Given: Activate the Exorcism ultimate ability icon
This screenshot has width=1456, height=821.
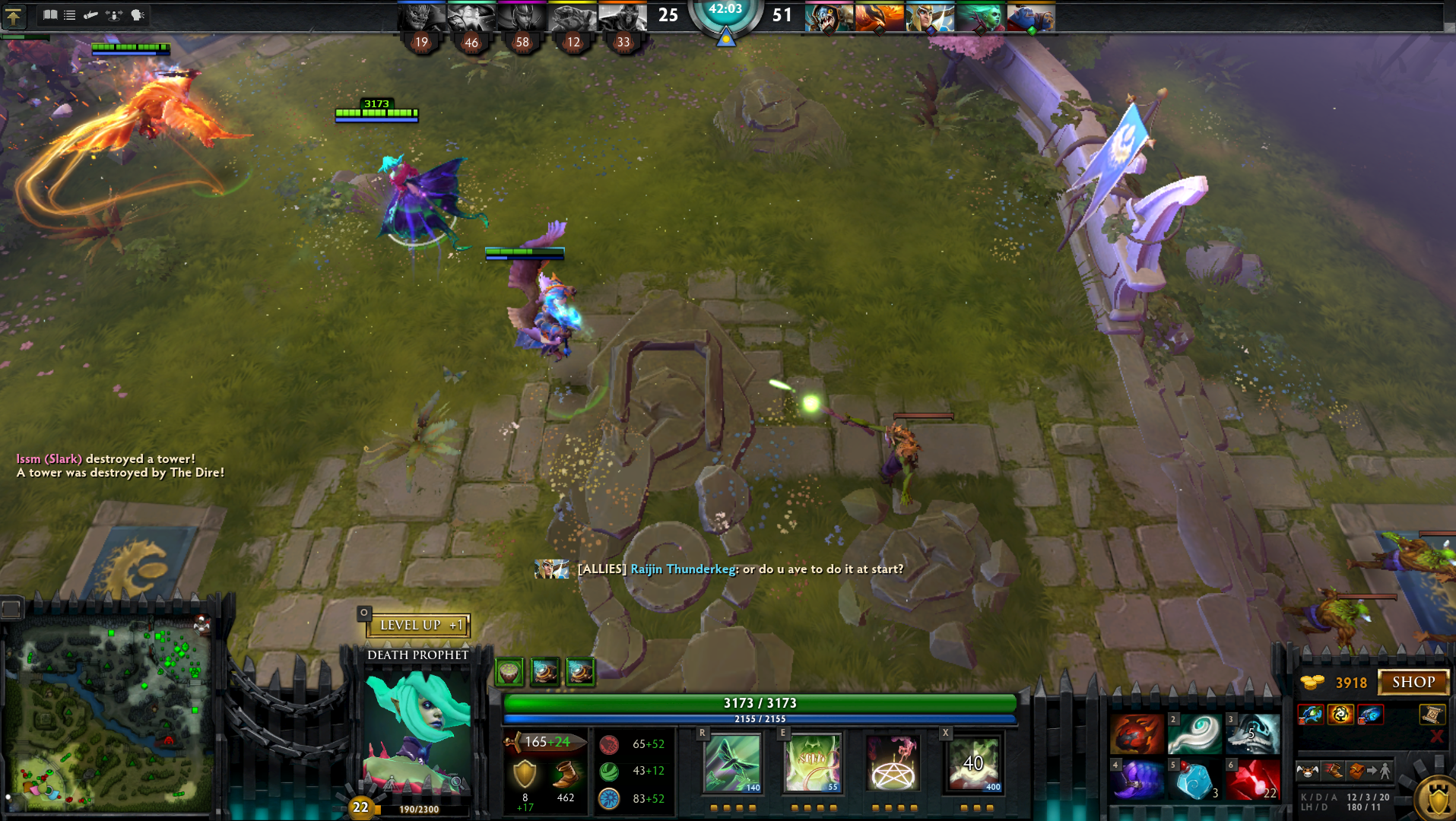Looking at the screenshot, I should pyautogui.click(x=974, y=762).
